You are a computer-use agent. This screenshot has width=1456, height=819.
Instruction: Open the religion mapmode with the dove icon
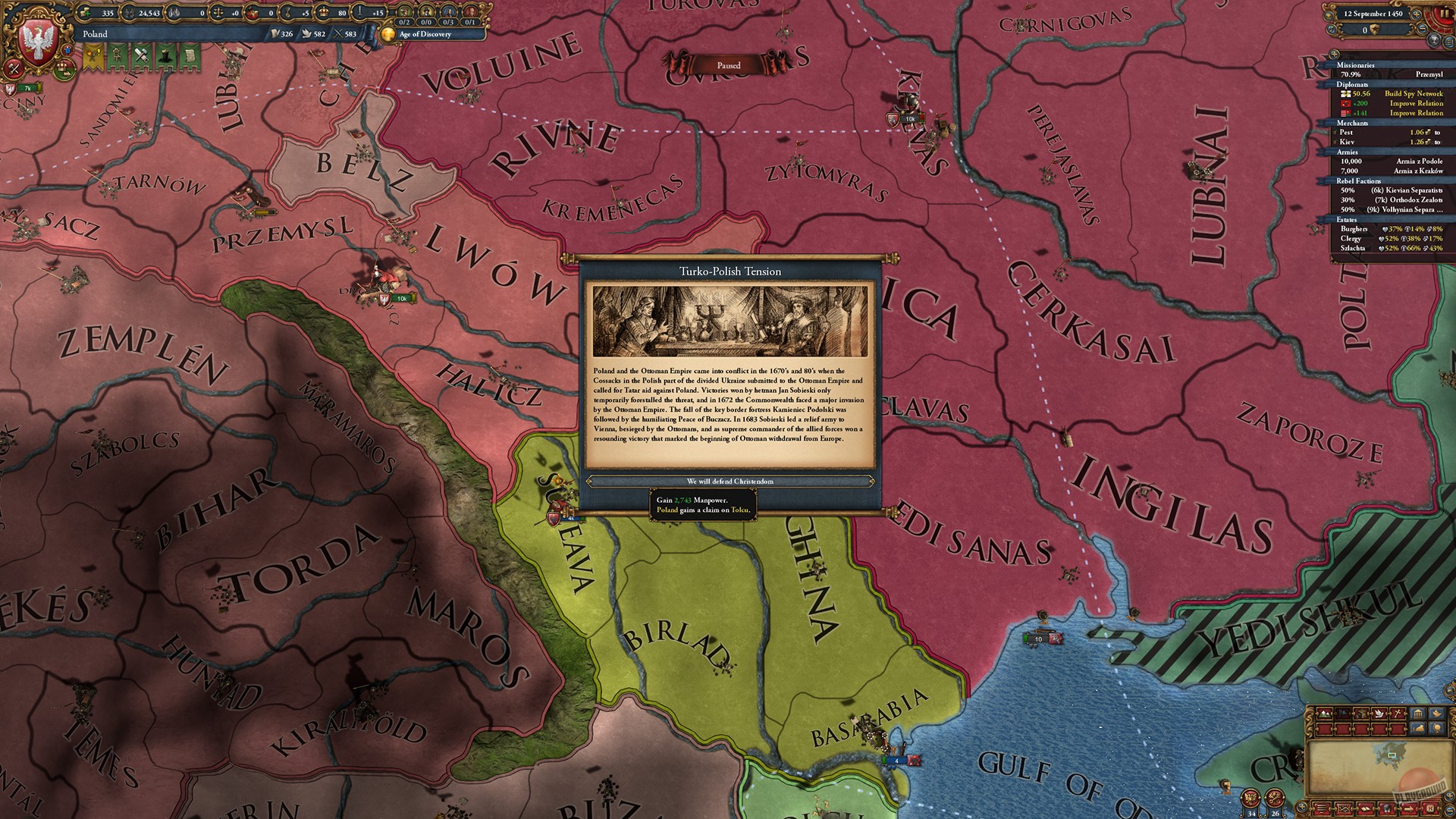(x=1379, y=713)
